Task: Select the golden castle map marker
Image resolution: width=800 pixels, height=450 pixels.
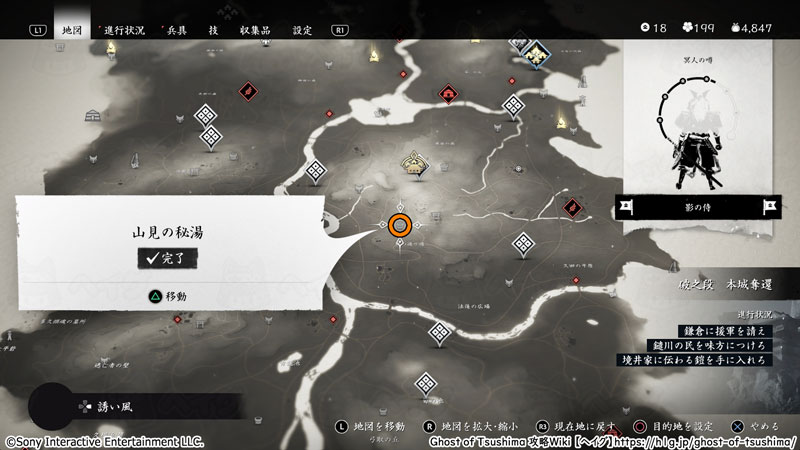Action: 414,163
